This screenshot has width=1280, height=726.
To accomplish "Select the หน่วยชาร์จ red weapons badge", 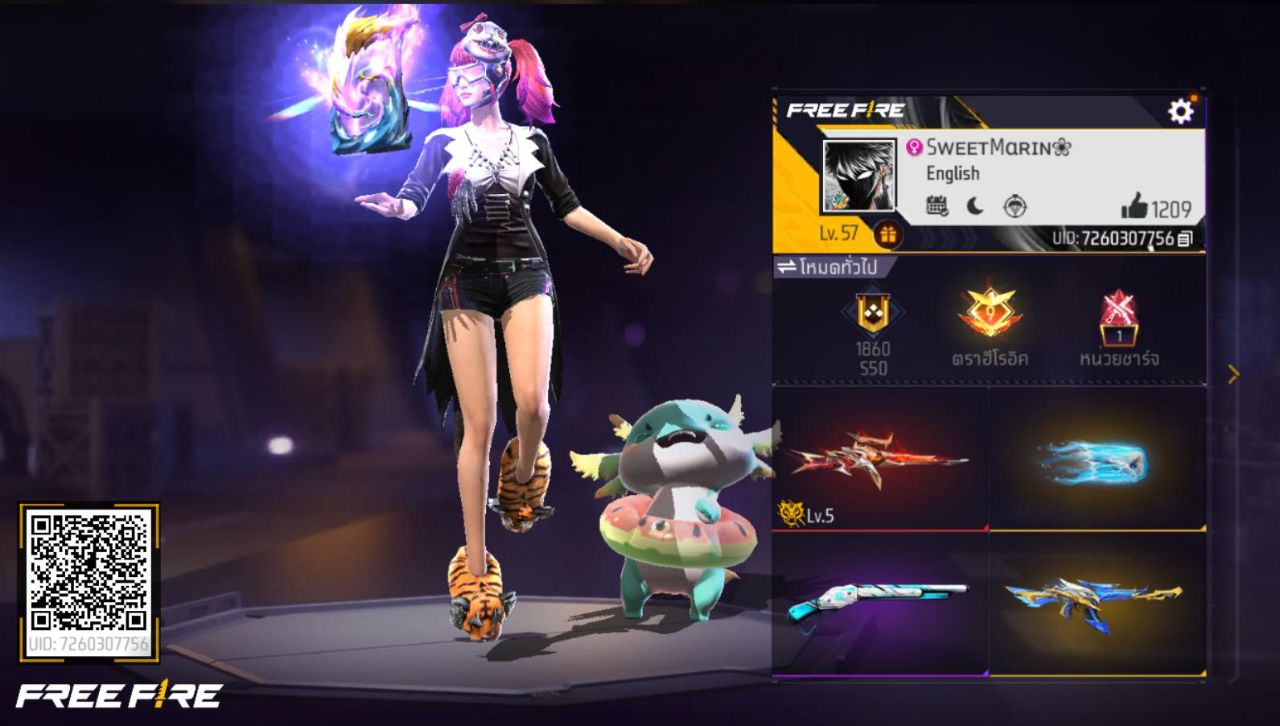I will click(x=1122, y=318).
